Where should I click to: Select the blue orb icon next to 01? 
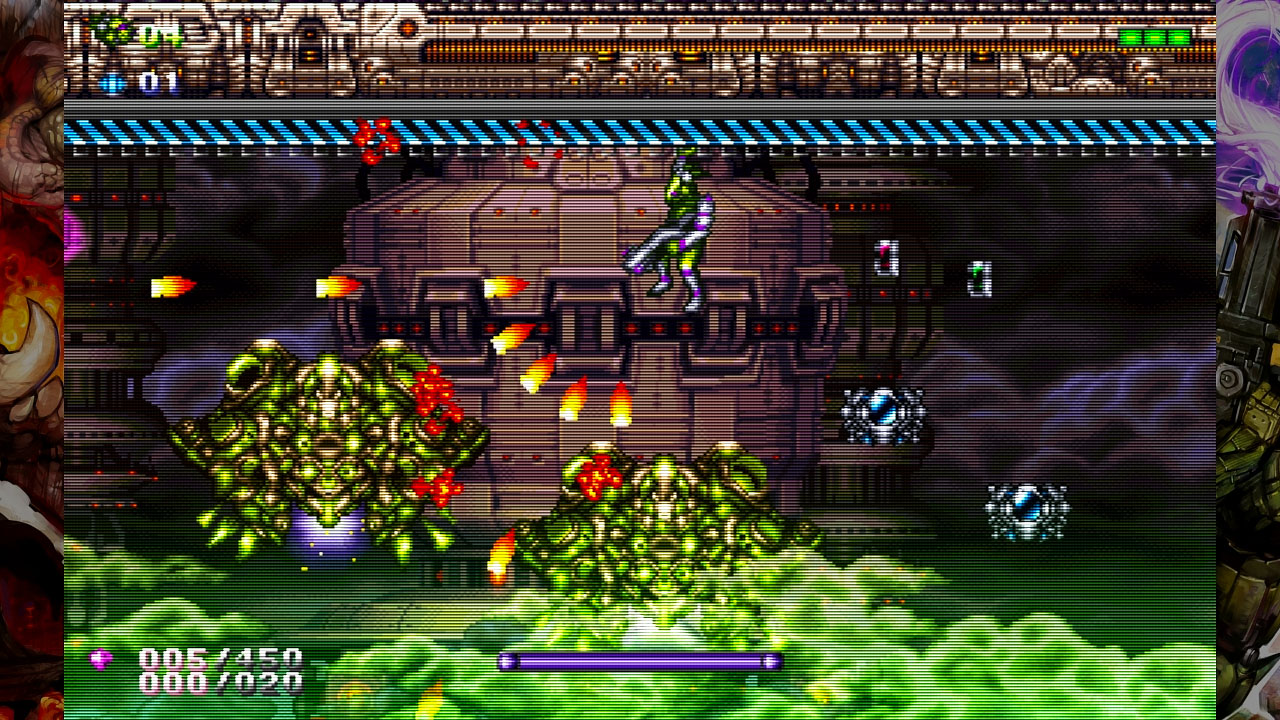pos(112,83)
